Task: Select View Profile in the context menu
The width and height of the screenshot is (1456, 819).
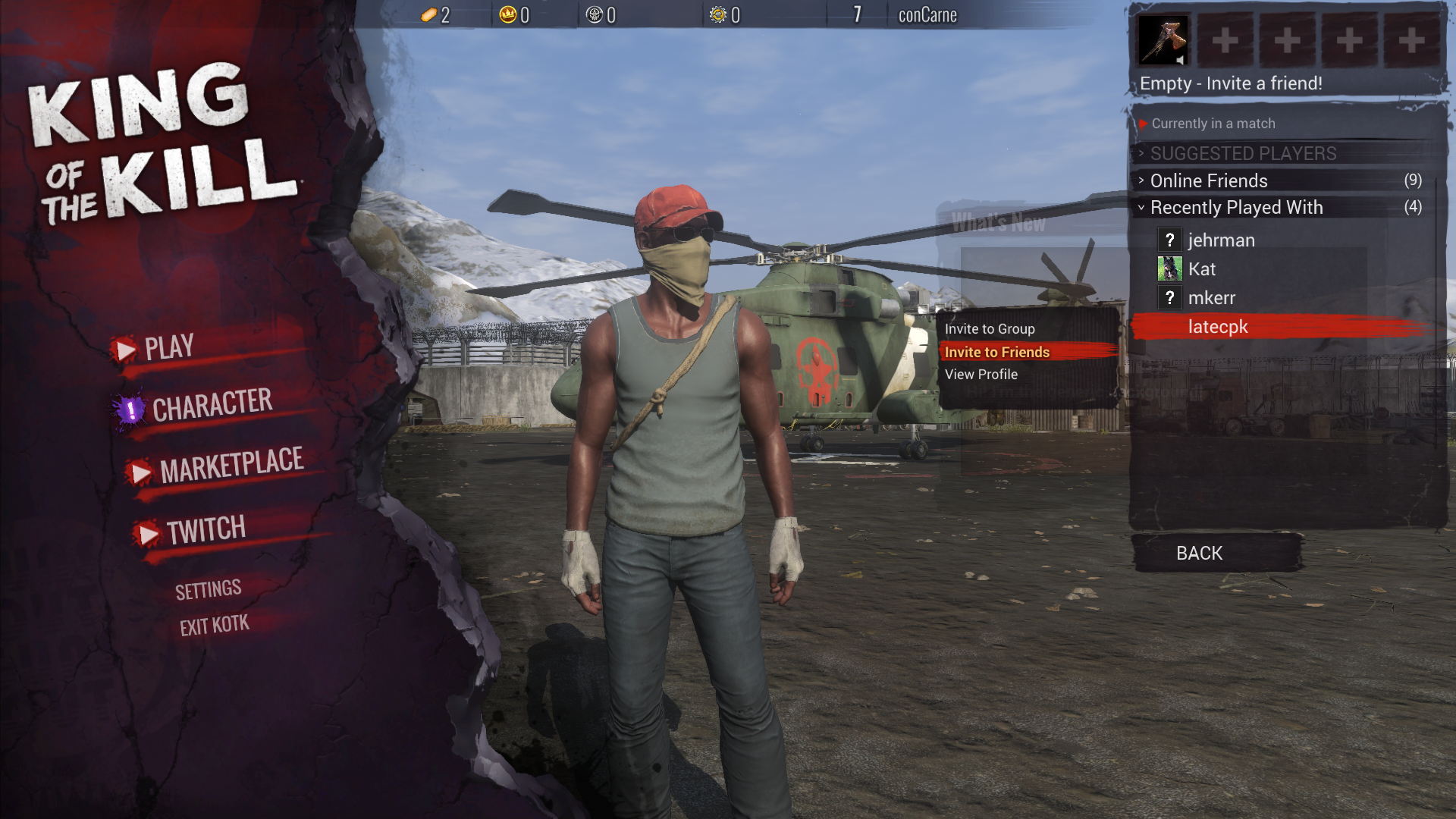Action: (x=981, y=374)
